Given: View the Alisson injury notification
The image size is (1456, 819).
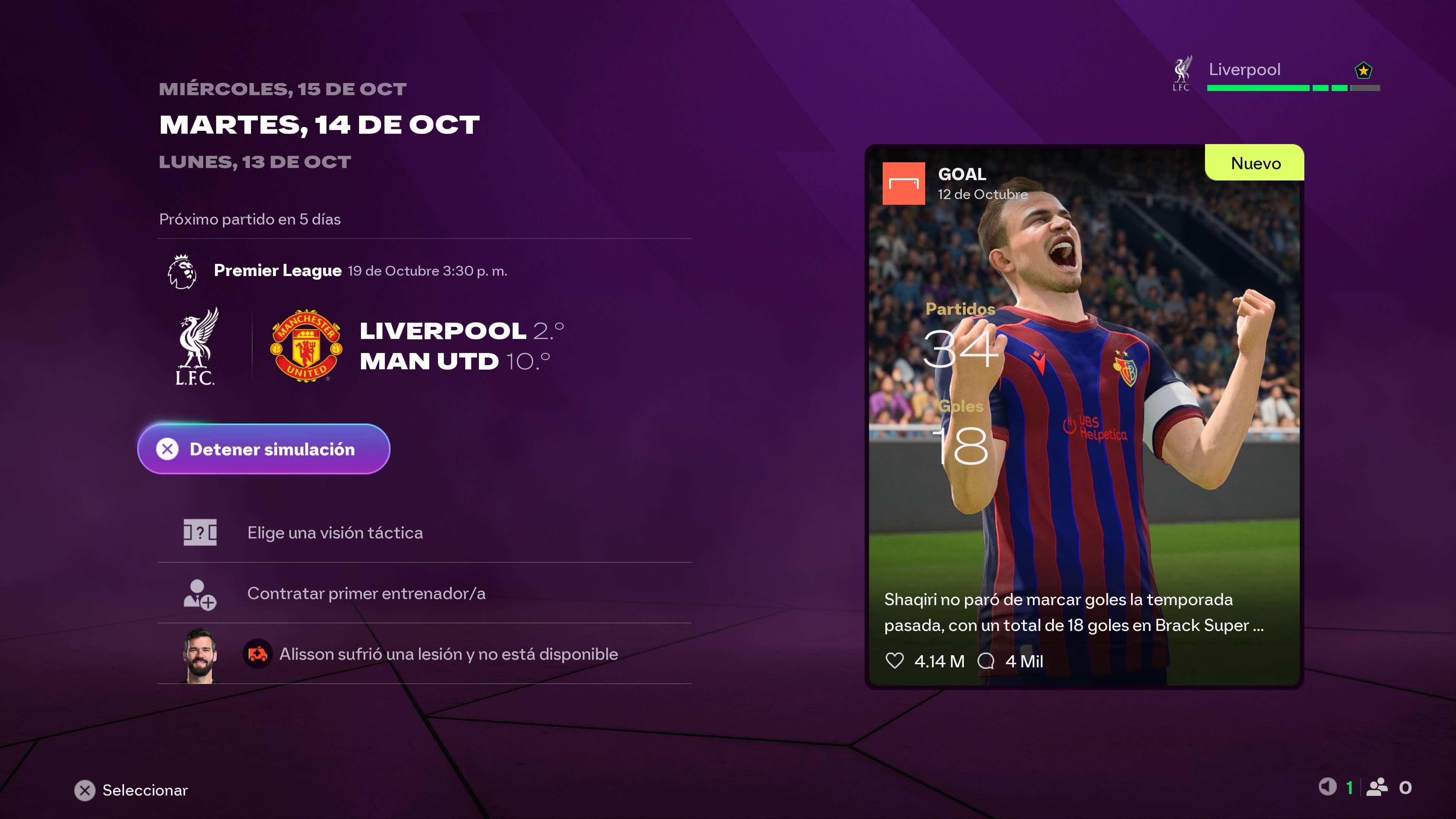Looking at the screenshot, I should (x=448, y=654).
